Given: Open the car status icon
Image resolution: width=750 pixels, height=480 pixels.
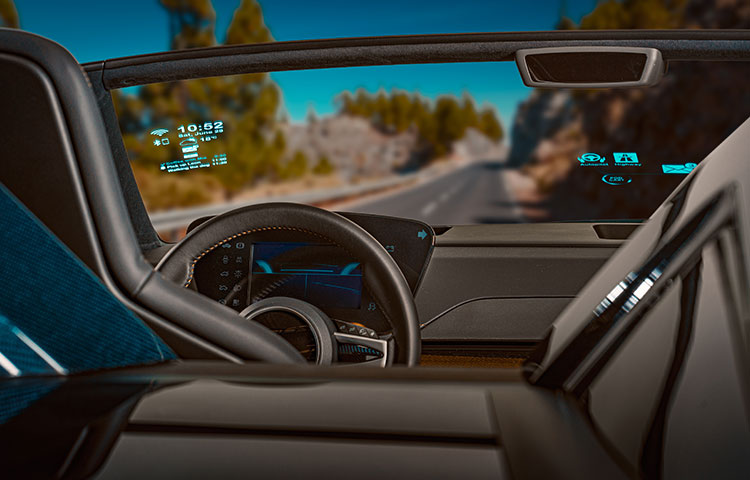Looking at the screenshot, I should click(189, 148).
